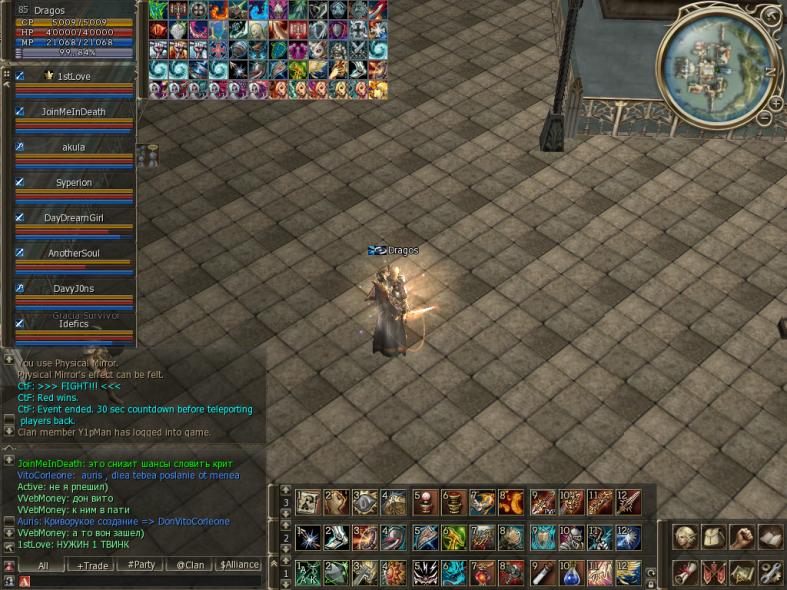Select party member DavyJ0ns
Screen dimensions: 787x590
[75, 288]
